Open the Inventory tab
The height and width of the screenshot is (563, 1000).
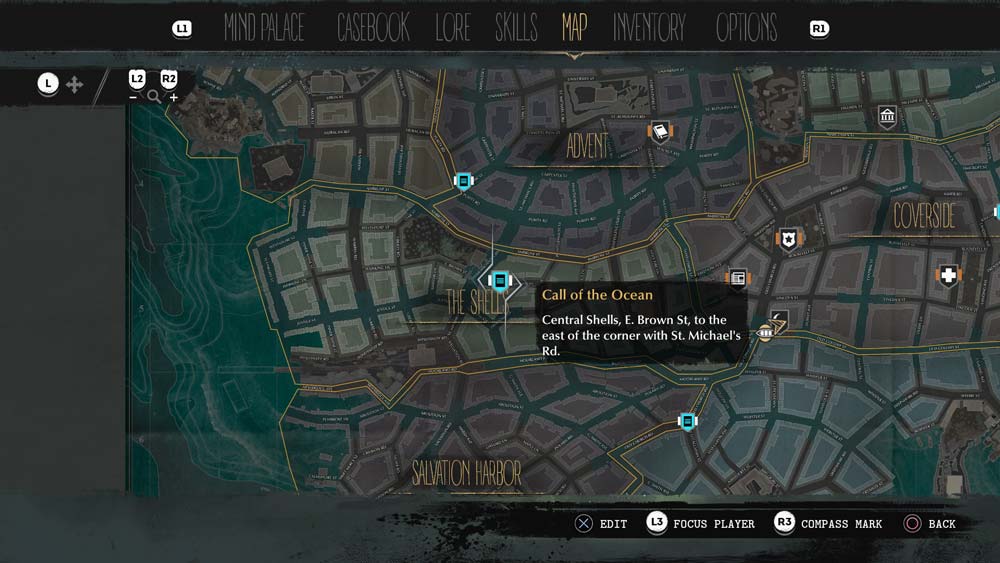click(x=649, y=28)
